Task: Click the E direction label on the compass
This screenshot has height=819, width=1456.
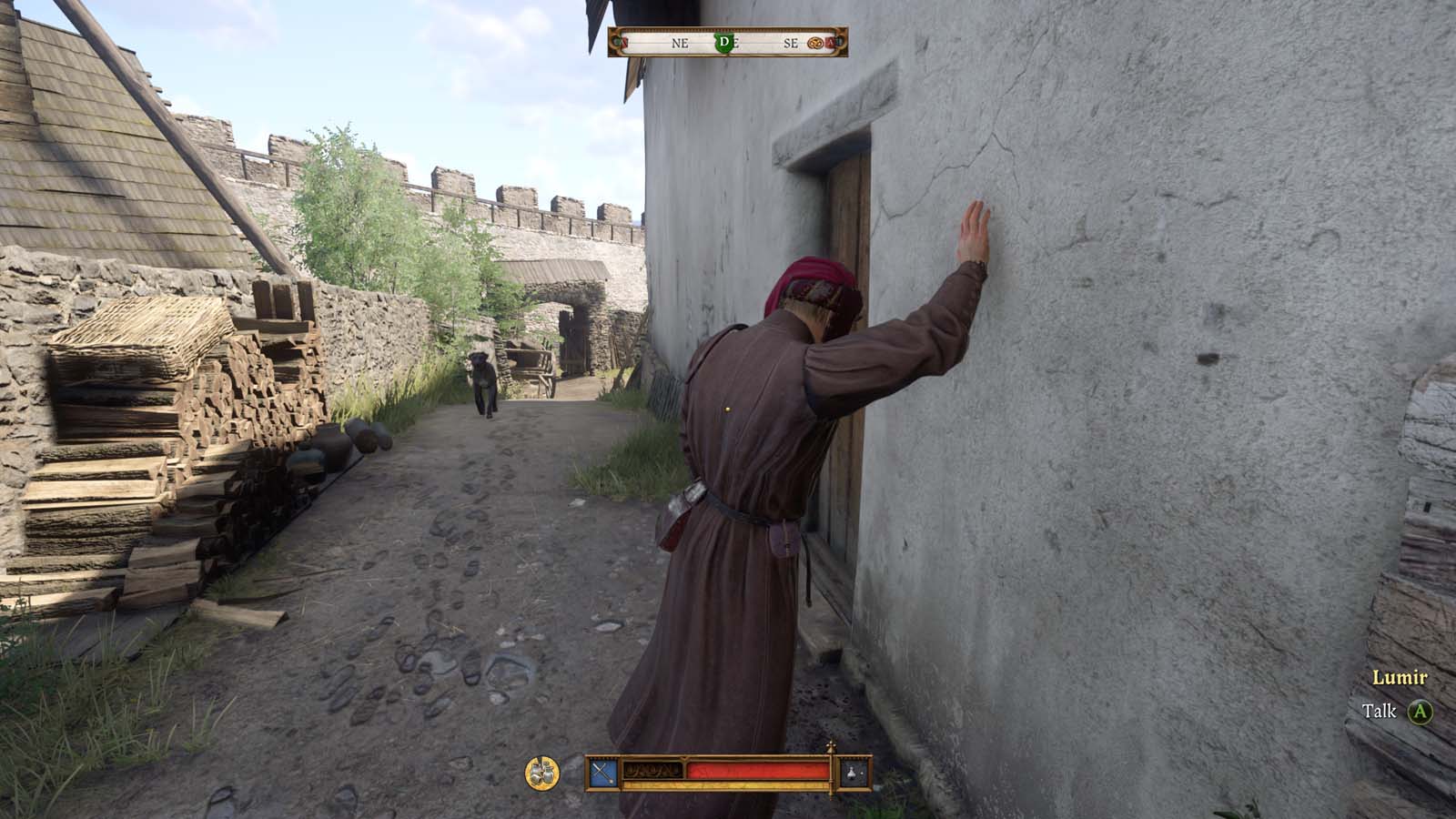Action: [737, 43]
